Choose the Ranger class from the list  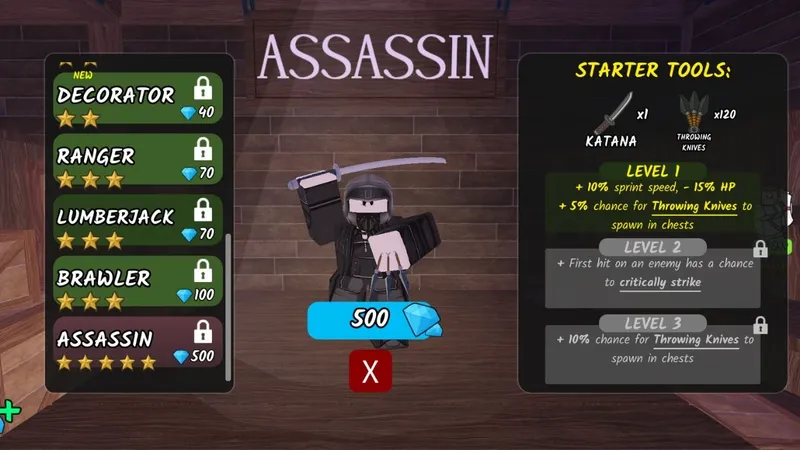point(138,166)
